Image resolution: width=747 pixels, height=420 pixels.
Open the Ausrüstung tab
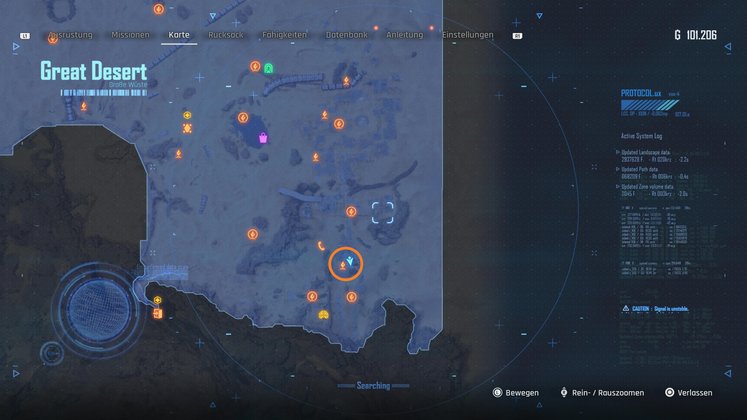[x=70, y=35]
